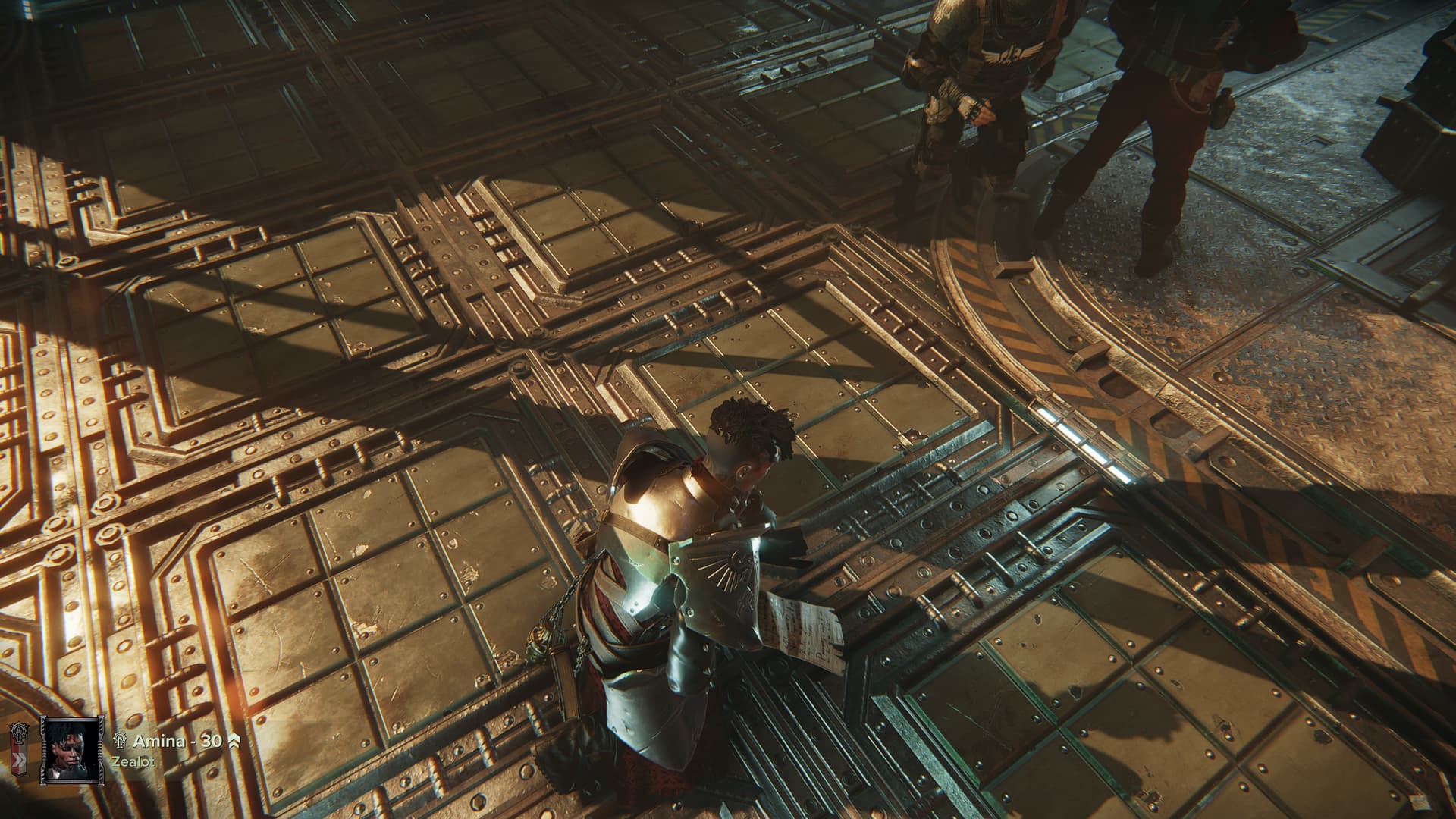Select the red insignia banner beside the portrait
The image size is (1456, 819).
[20, 751]
